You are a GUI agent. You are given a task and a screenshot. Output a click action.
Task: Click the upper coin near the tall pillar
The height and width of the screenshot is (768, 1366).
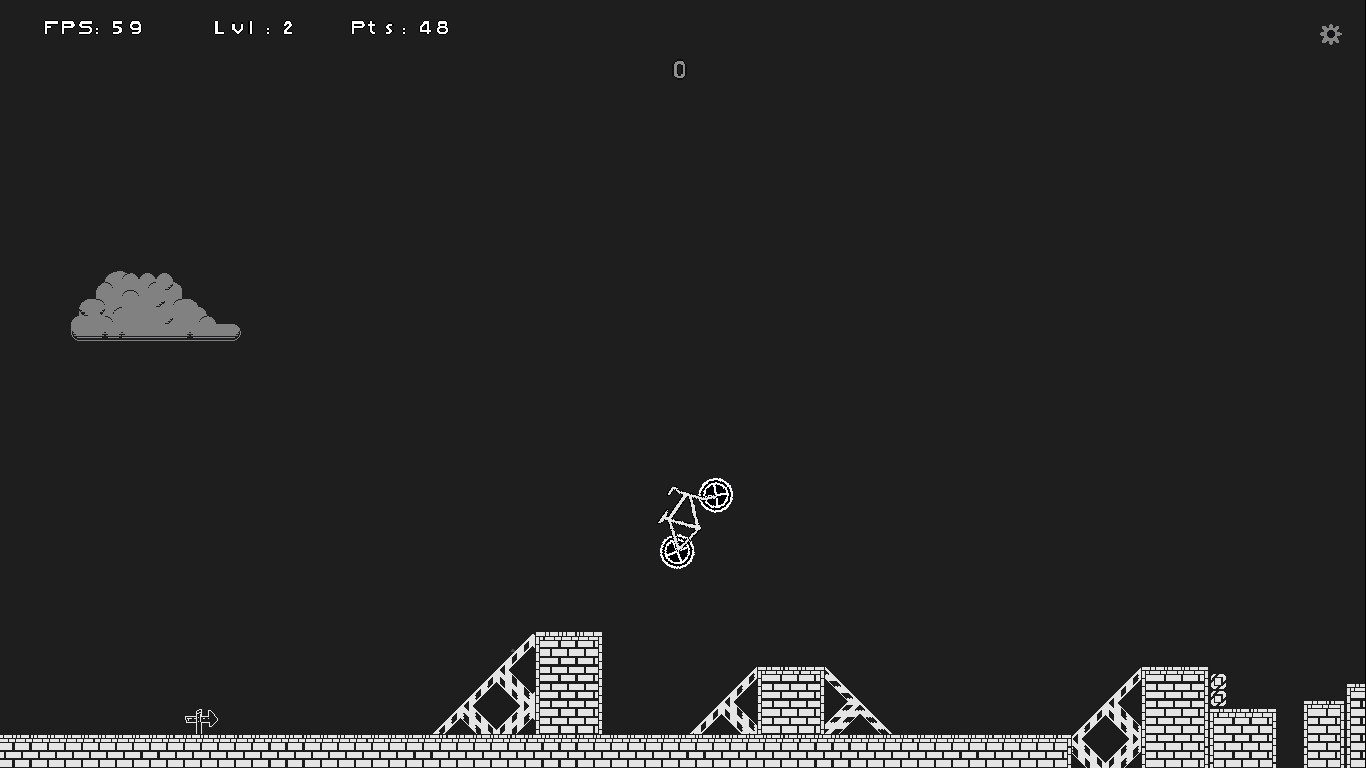tap(1219, 681)
